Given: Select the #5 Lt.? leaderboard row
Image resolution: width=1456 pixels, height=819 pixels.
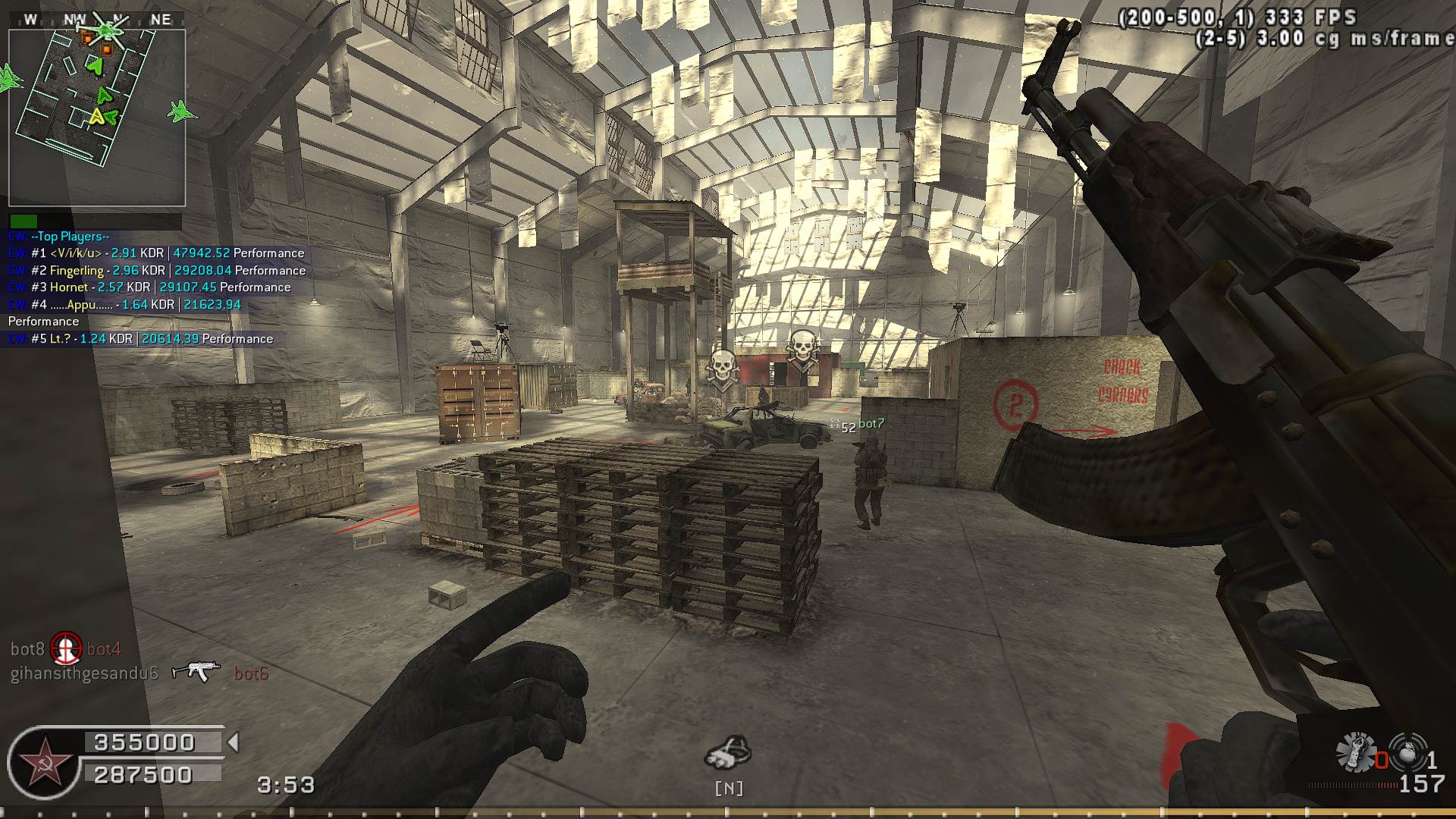Looking at the screenshot, I should (140, 339).
